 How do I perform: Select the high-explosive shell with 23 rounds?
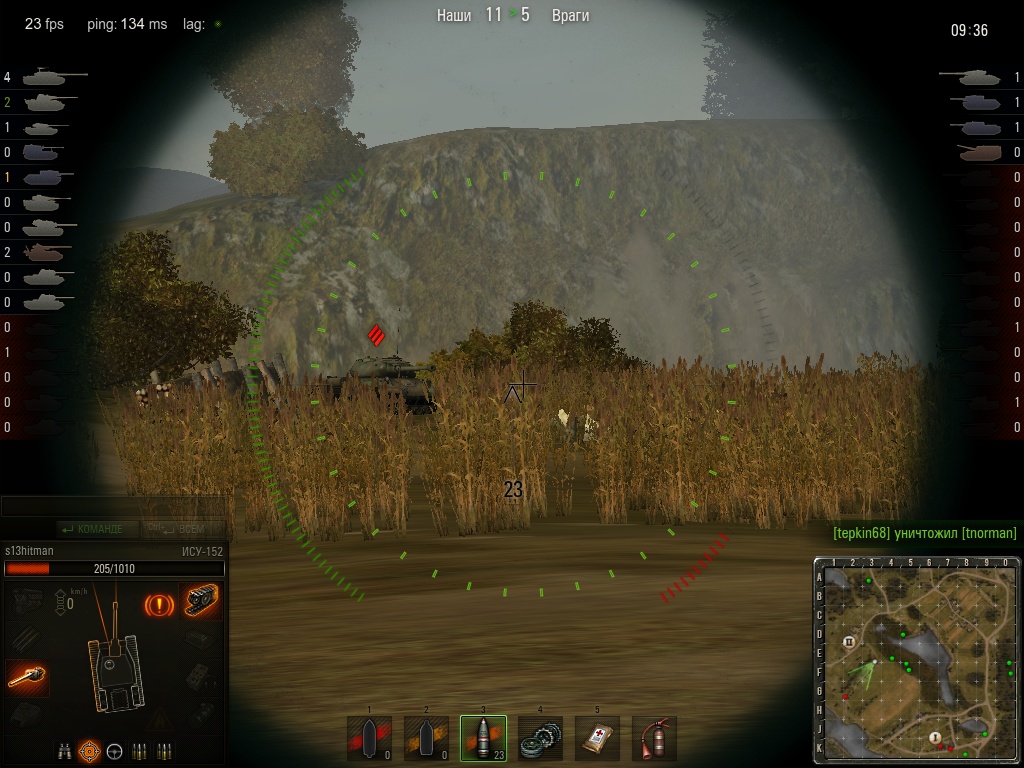click(483, 738)
